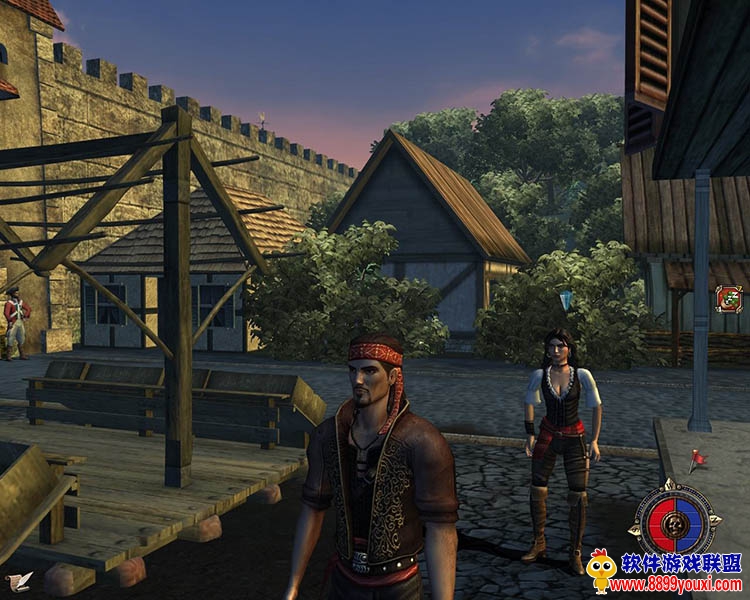Image resolution: width=750 pixels, height=600 pixels.
Task: Click the red flag marker above the compass
Action: 696,459
